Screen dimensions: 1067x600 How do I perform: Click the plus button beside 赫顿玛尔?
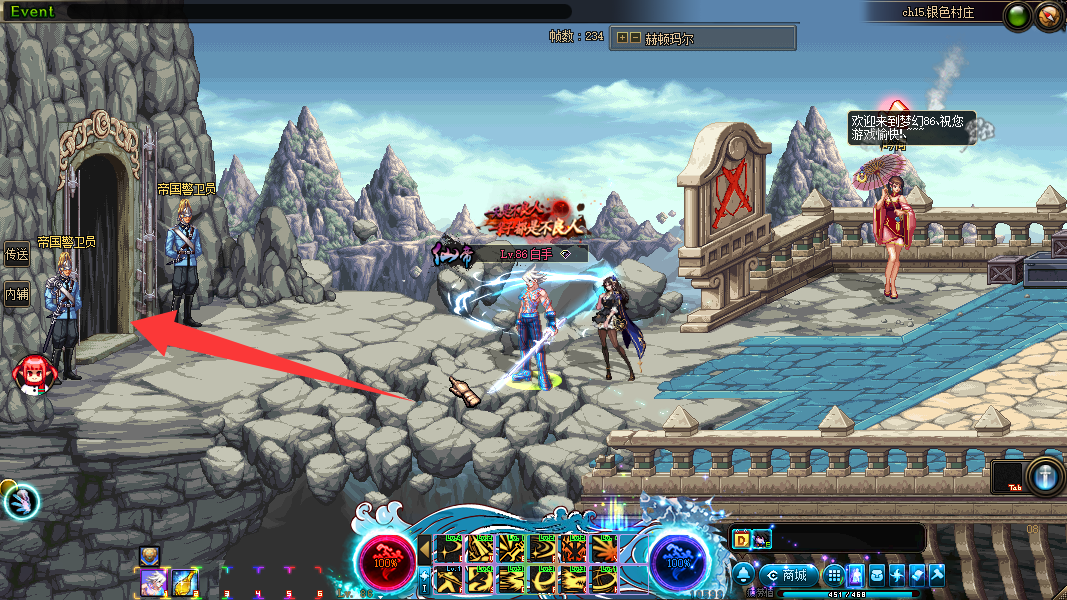[622, 38]
